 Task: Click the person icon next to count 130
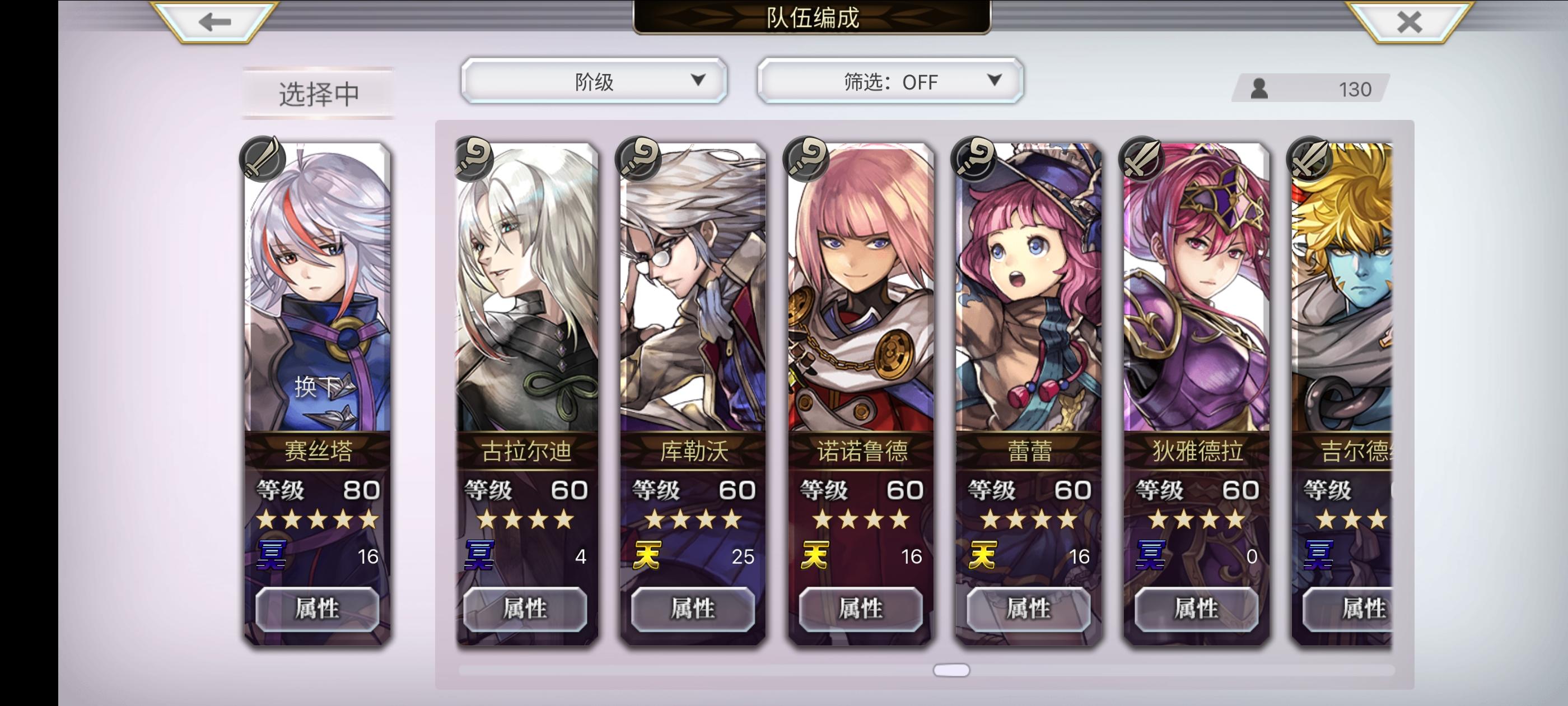[x=1260, y=89]
